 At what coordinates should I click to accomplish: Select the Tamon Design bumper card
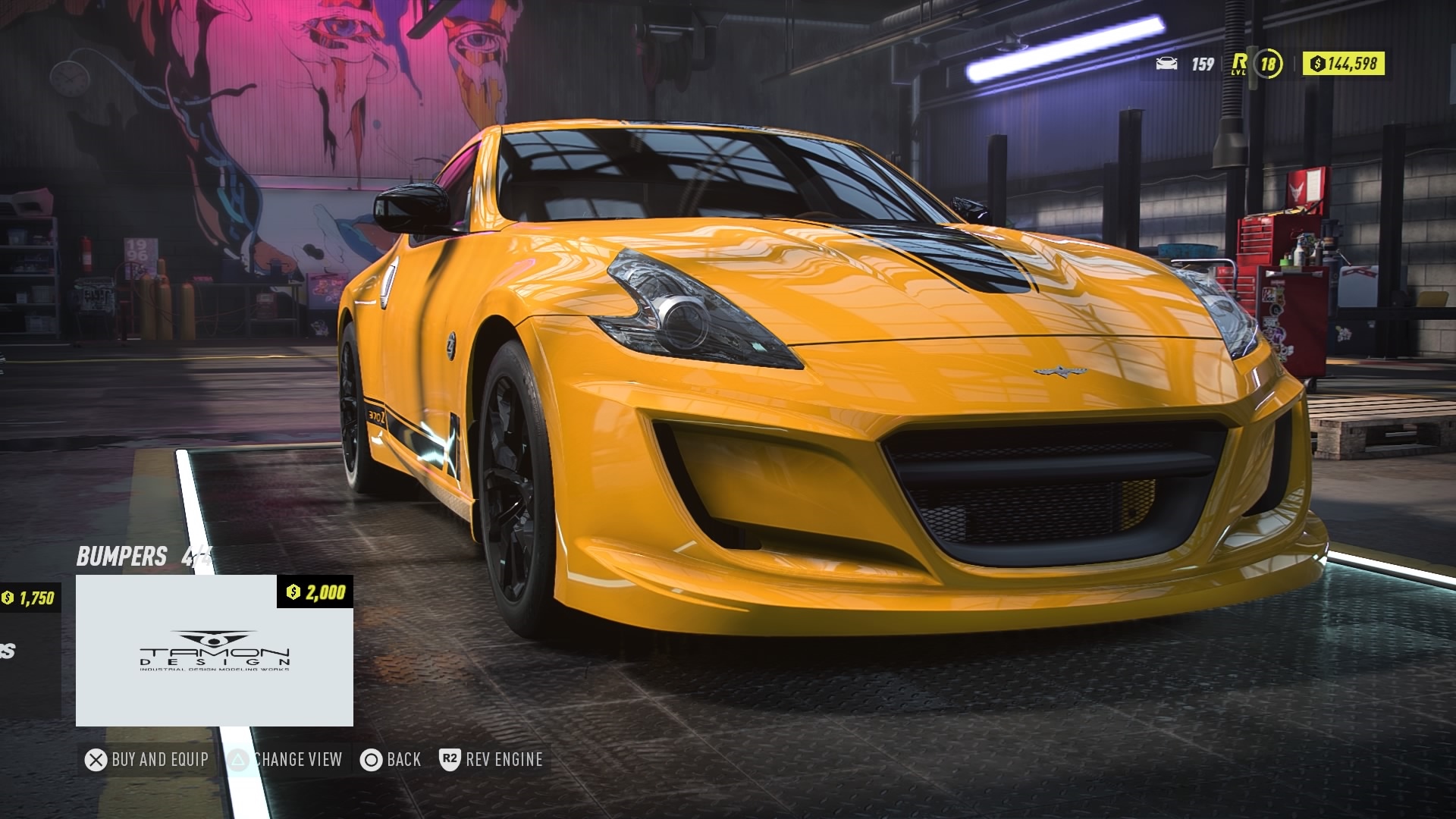(215, 651)
